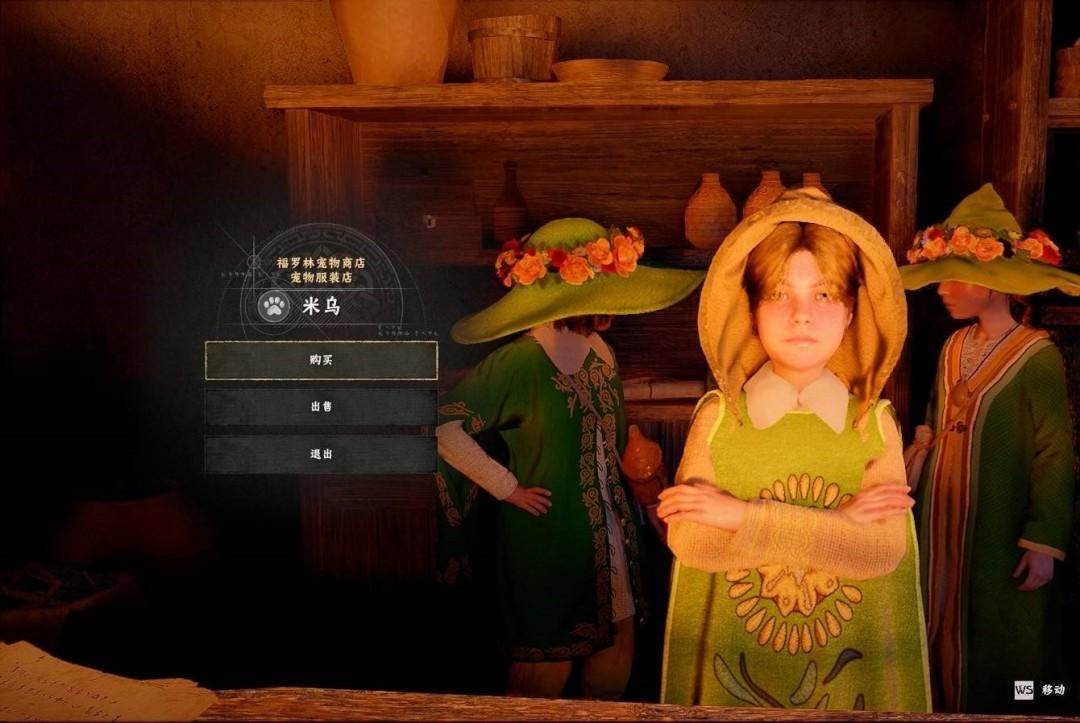Click 退出 to leave the shop

point(321,454)
